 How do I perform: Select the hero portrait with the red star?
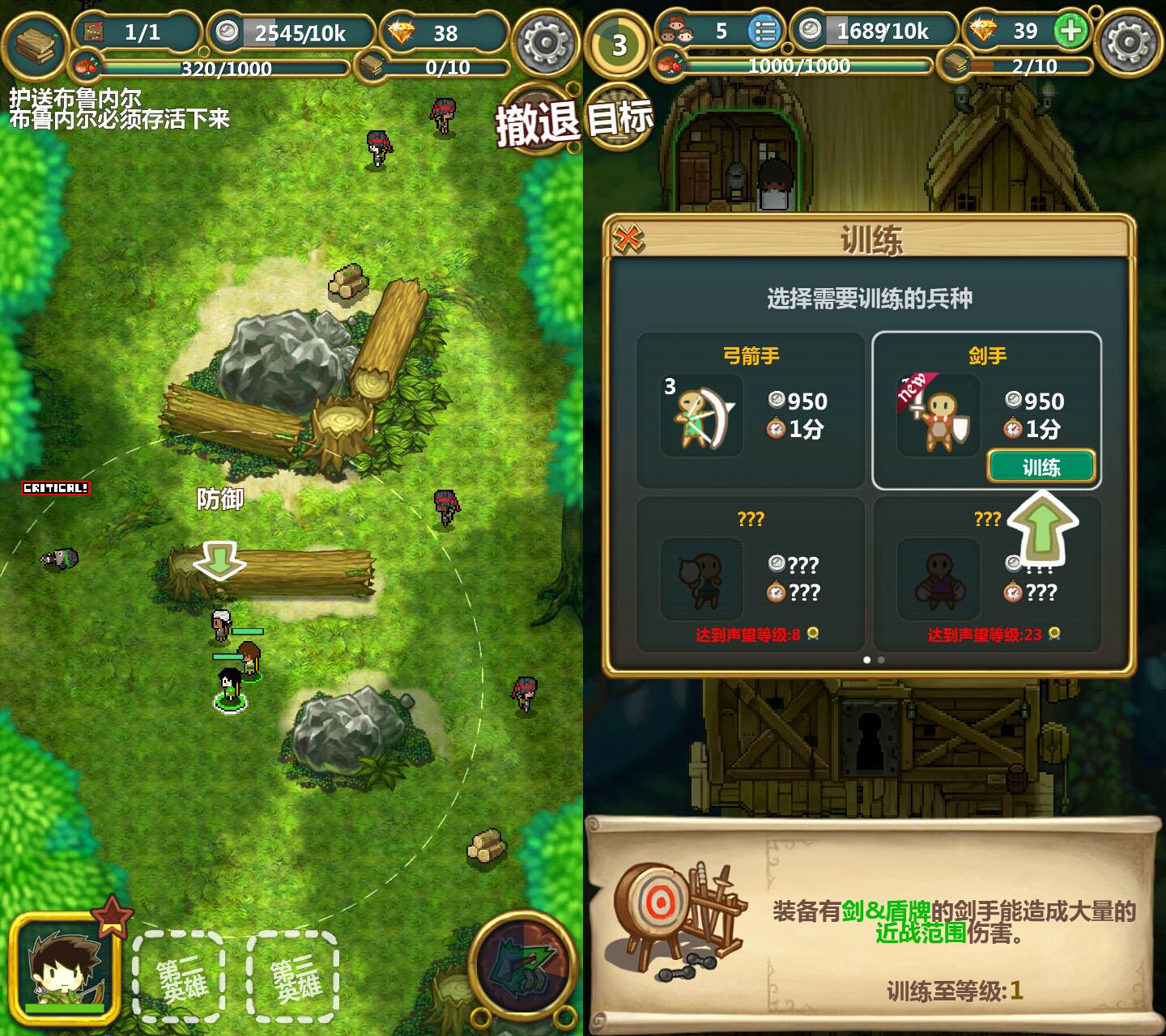(65, 969)
